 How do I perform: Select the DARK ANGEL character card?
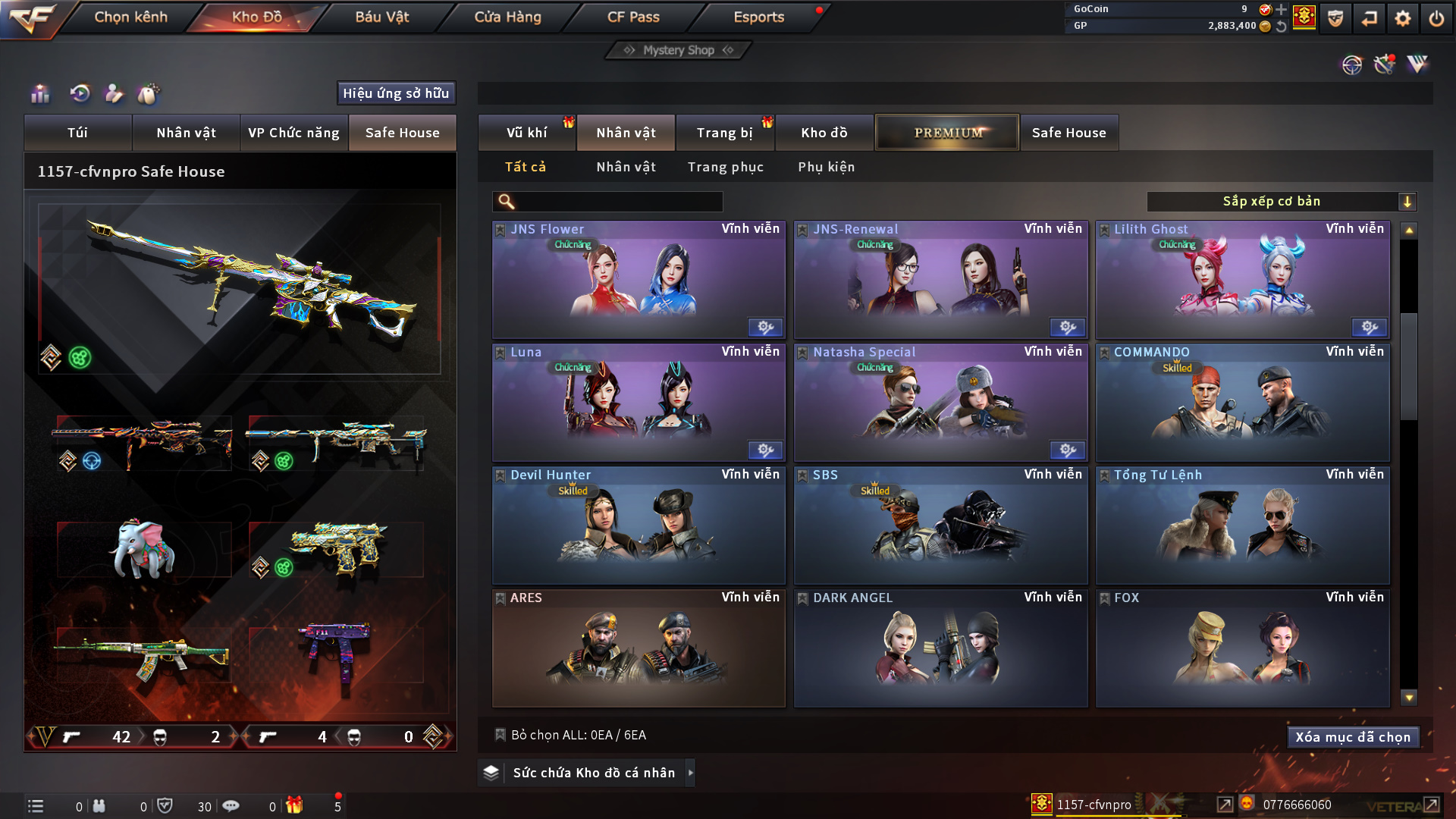(x=940, y=649)
